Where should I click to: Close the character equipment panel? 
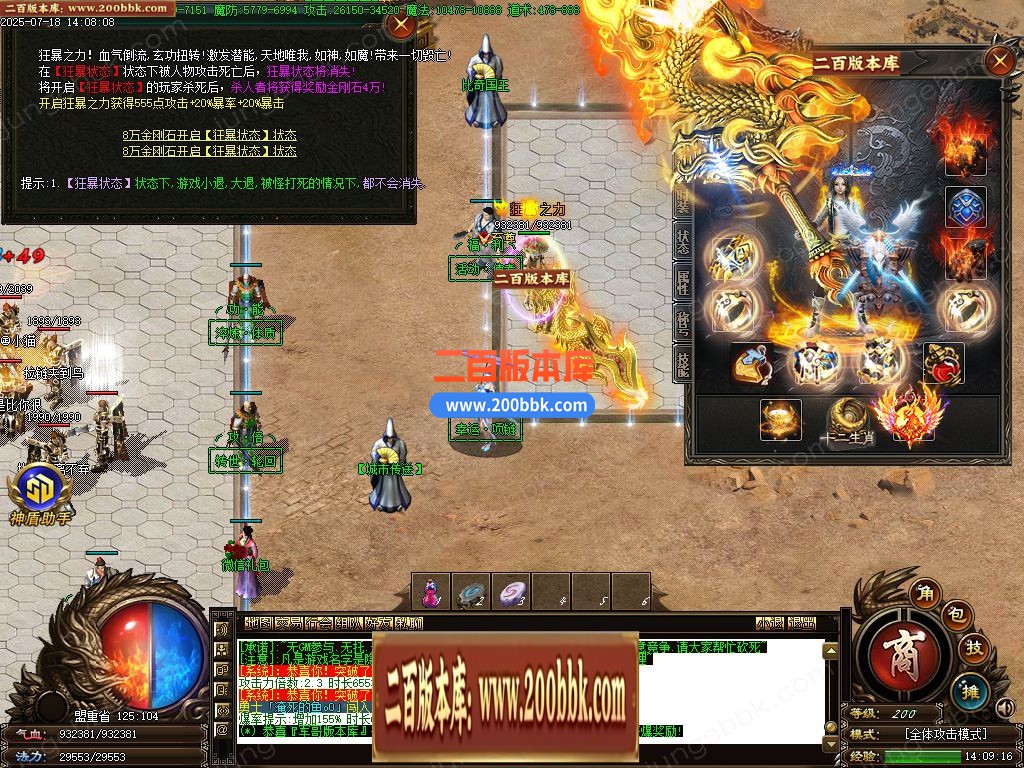999,62
